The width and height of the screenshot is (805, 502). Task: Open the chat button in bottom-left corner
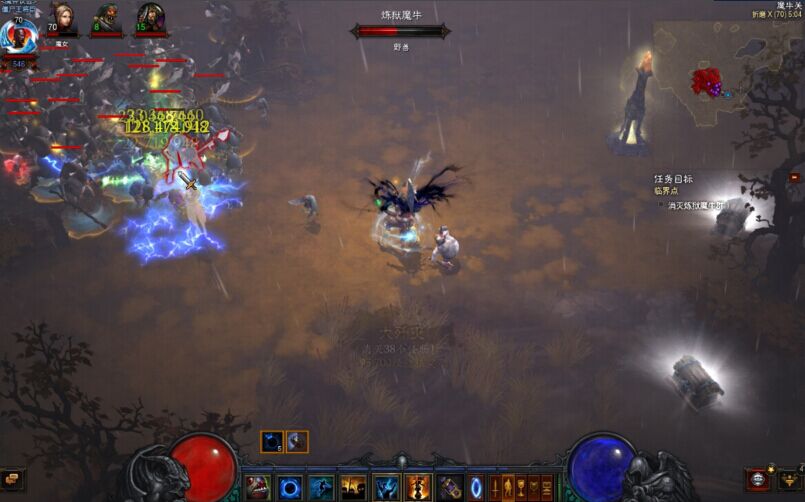coord(12,480)
